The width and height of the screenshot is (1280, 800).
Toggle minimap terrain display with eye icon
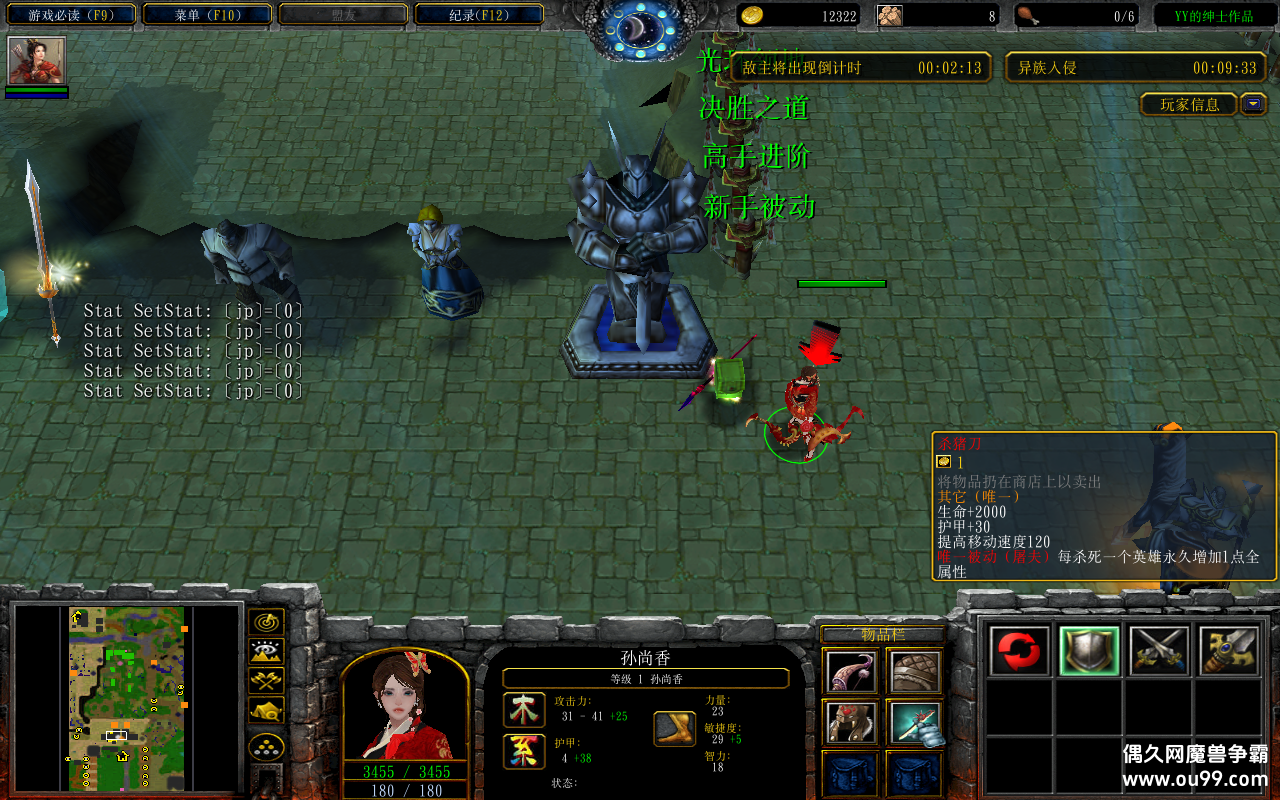coord(265,652)
